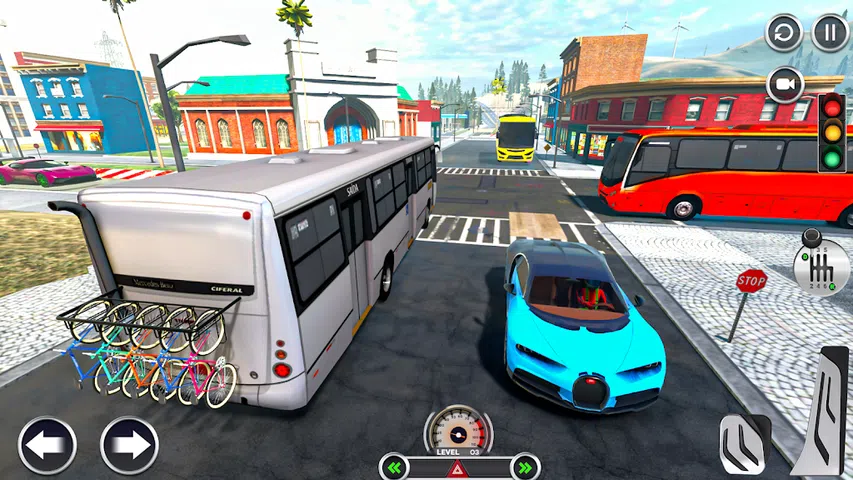The height and width of the screenshot is (480, 853).
Task: Activate the left turn indicator
Action: 397,467
